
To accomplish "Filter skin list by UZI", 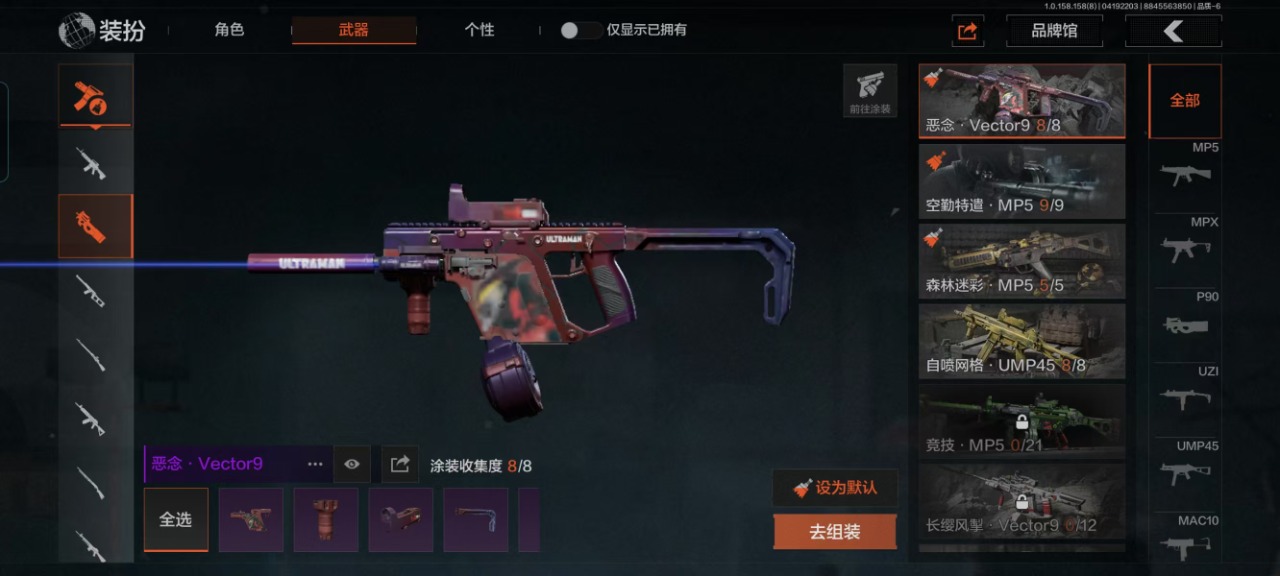I will pyautogui.click(x=1186, y=392).
